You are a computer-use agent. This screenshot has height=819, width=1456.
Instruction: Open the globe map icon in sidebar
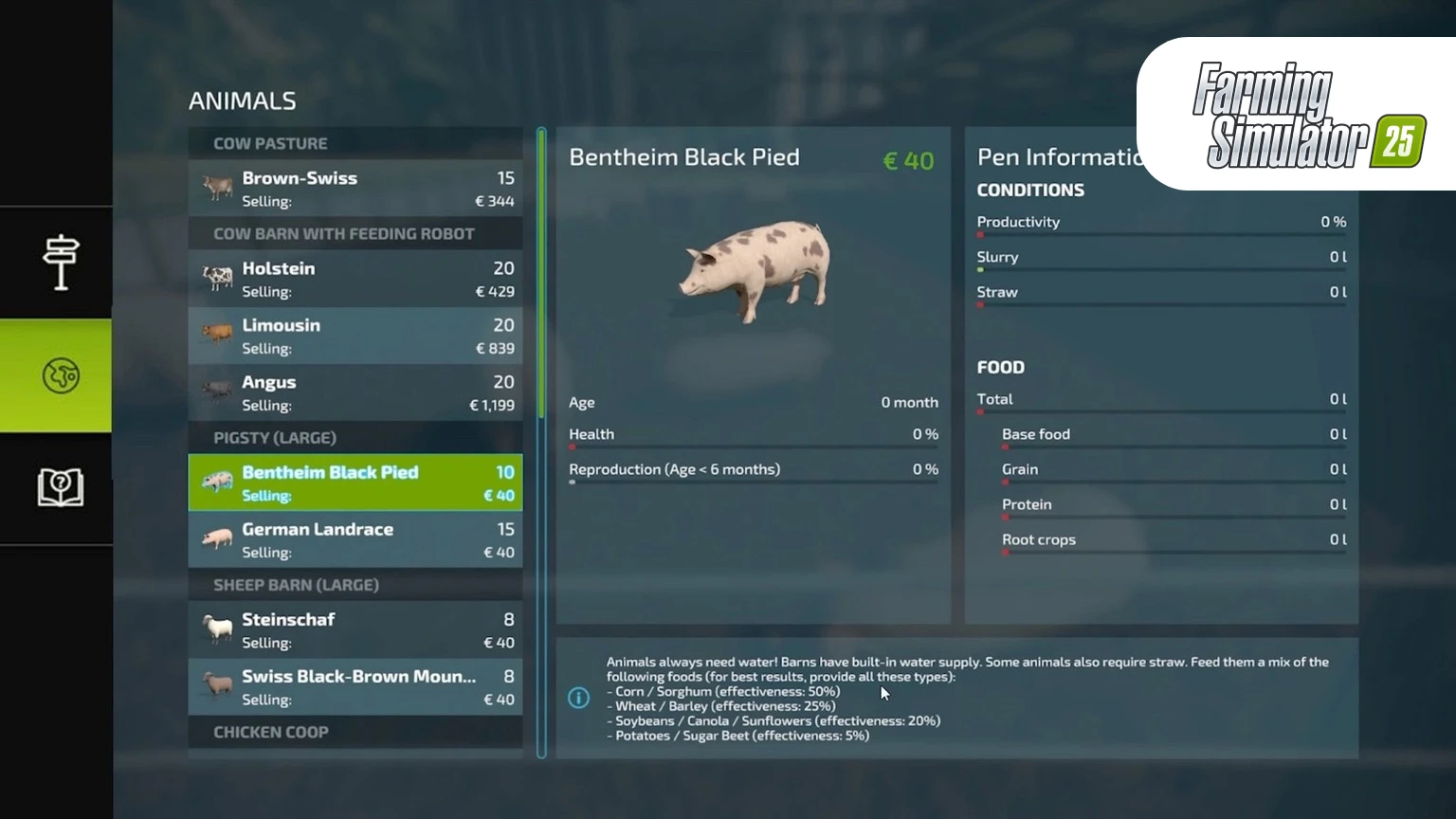click(x=59, y=375)
